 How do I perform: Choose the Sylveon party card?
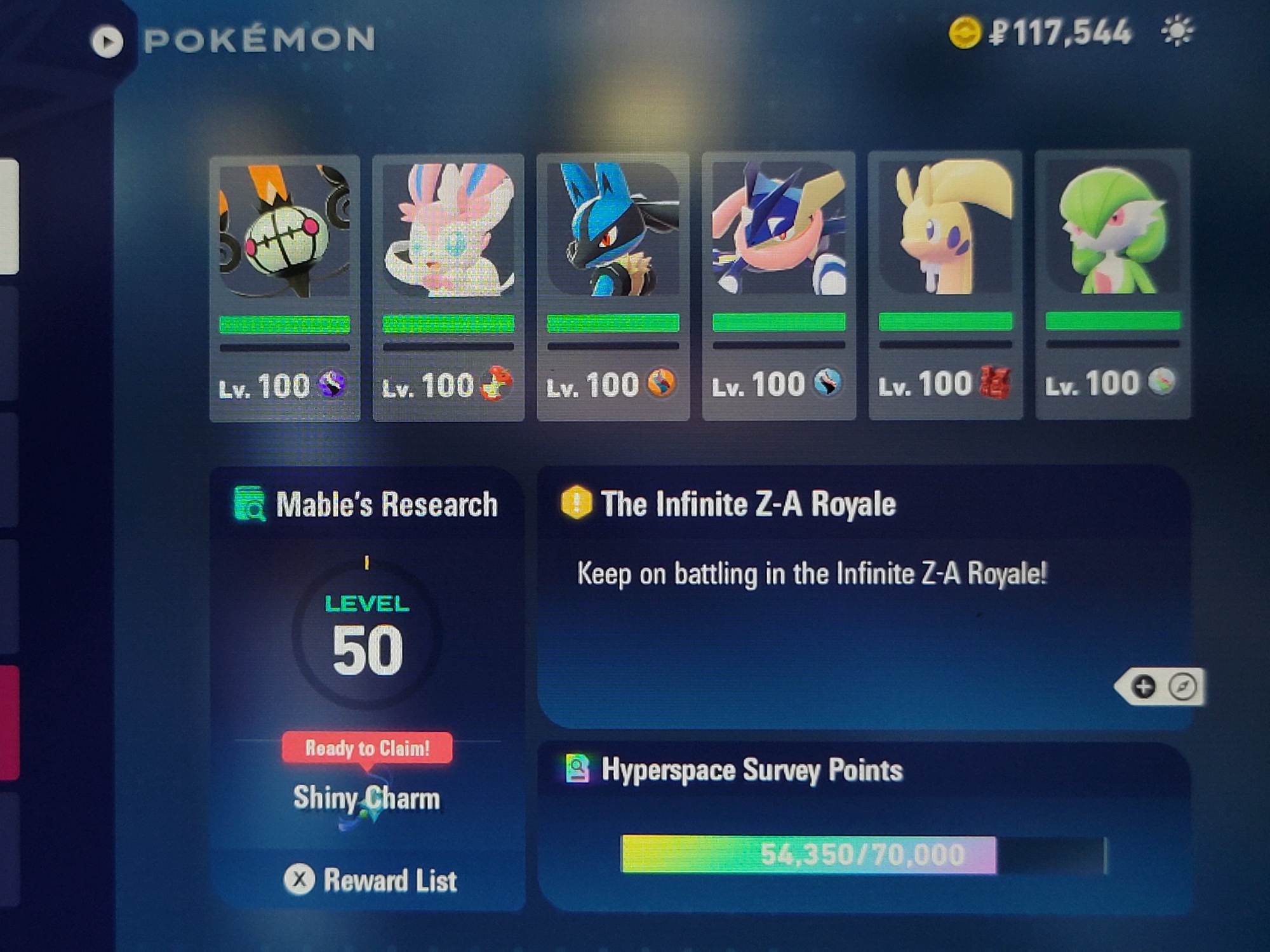coord(448,288)
